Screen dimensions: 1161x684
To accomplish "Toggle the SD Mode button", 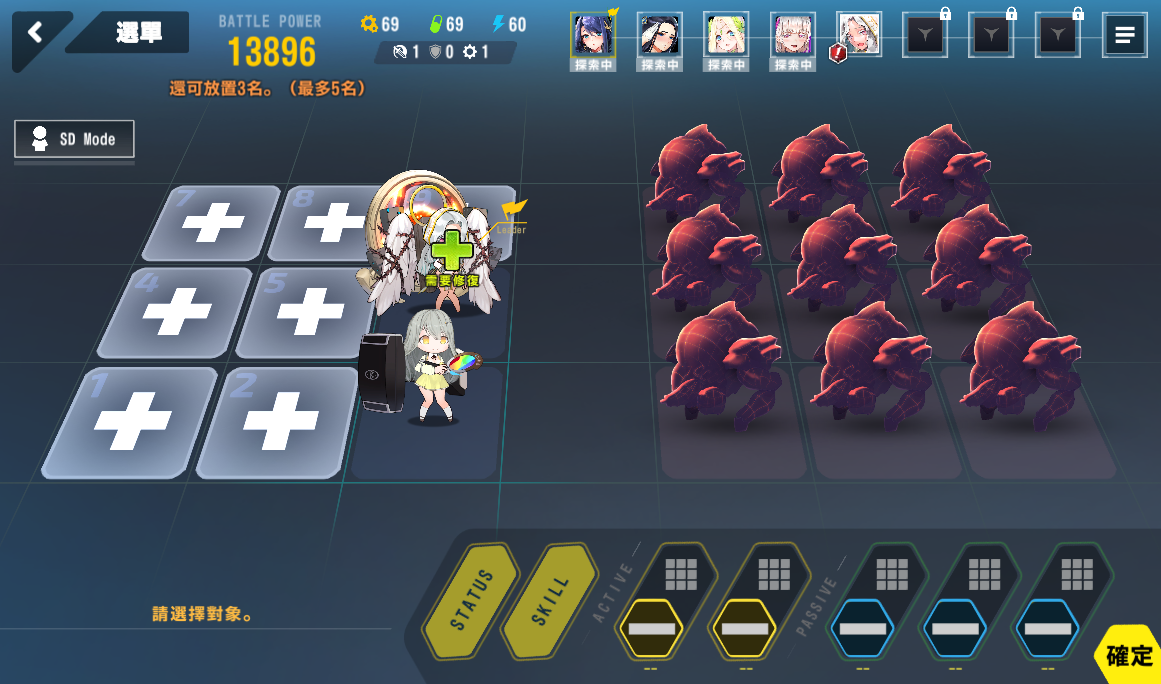I will [74, 139].
